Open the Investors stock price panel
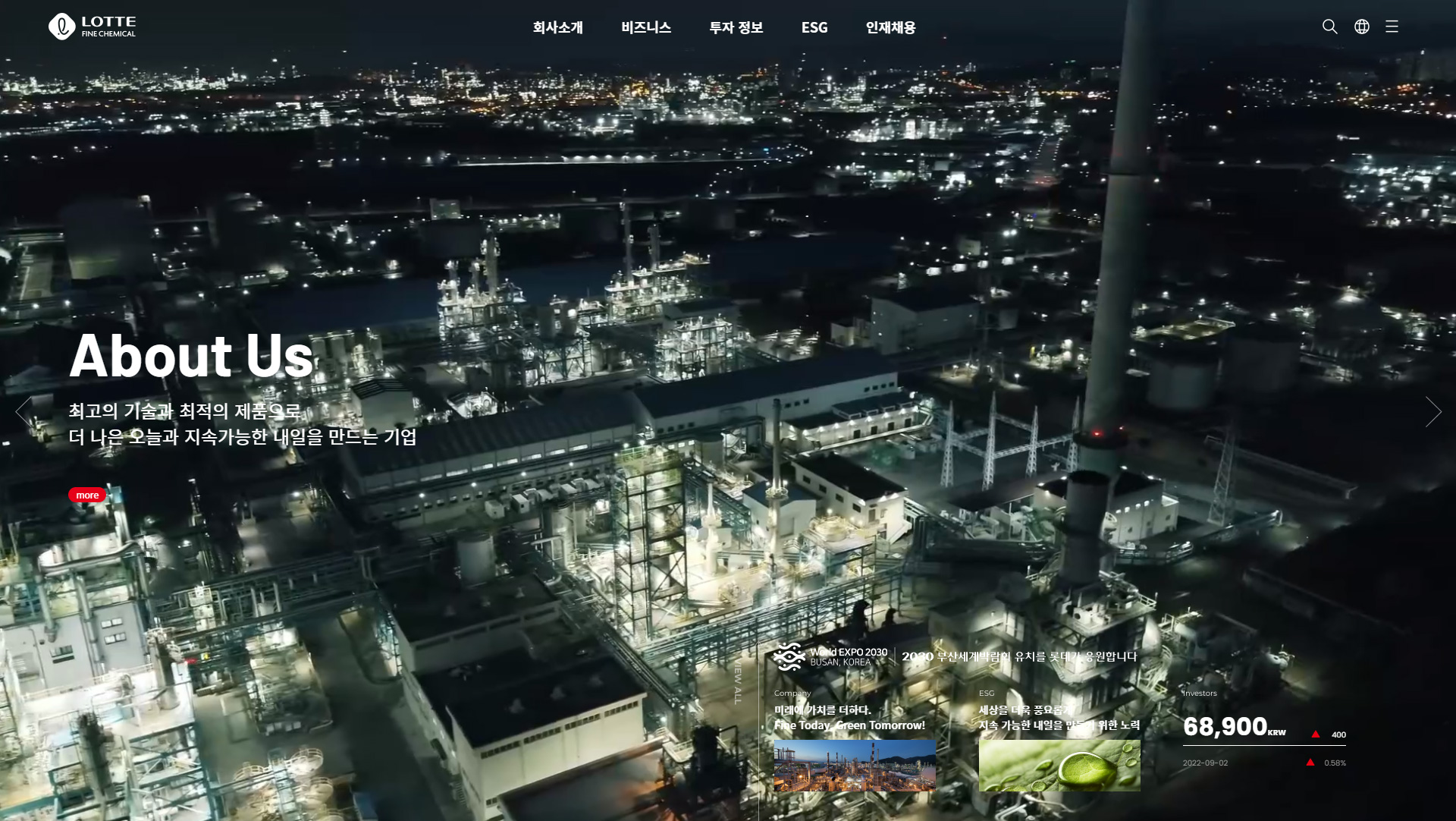1456x821 pixels. [1263, 728]
